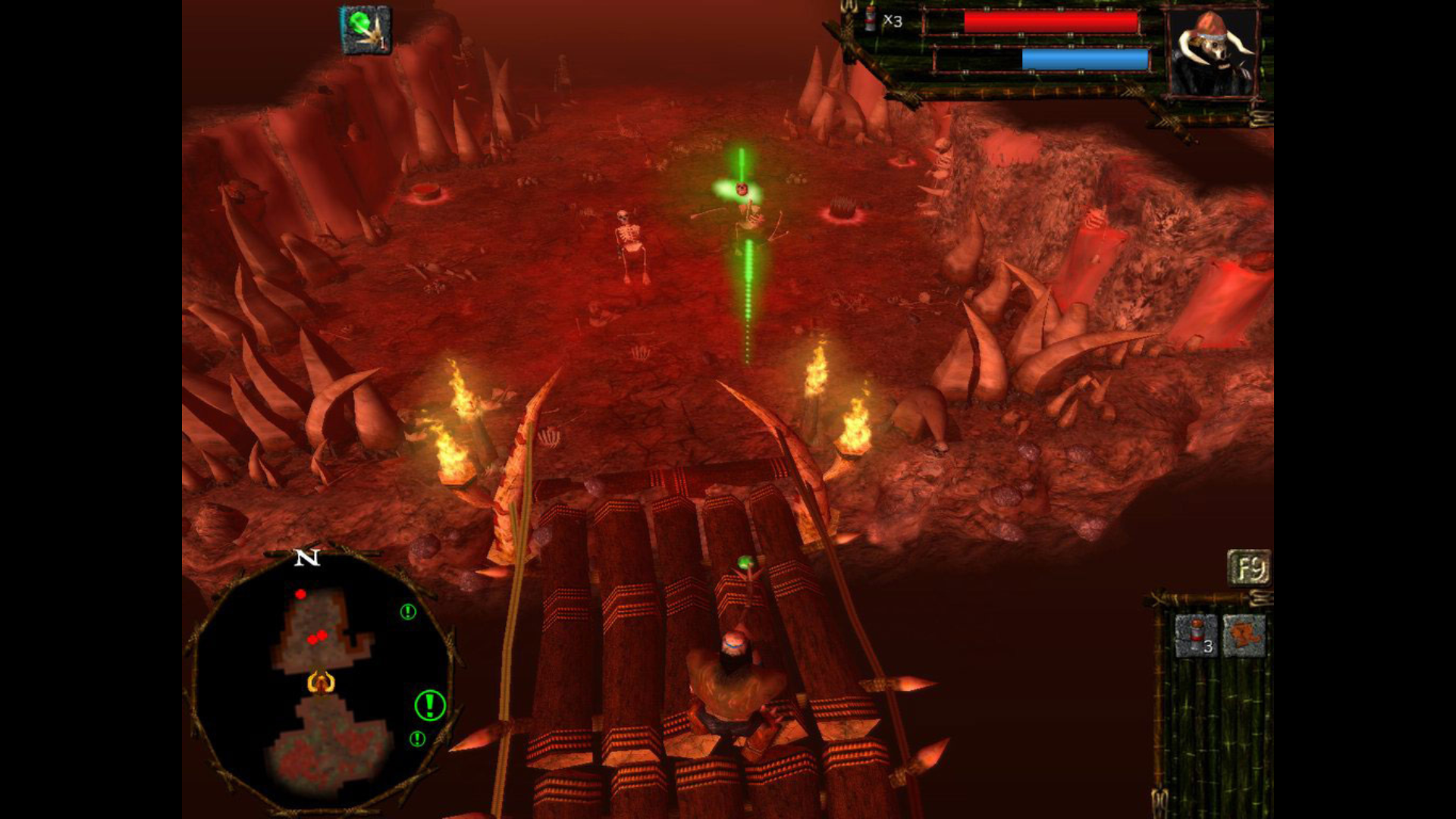The width and height of the screenshot is (1456, 819).
Task: Activate the green skull spell icon
Action: (x=366, y=30)
